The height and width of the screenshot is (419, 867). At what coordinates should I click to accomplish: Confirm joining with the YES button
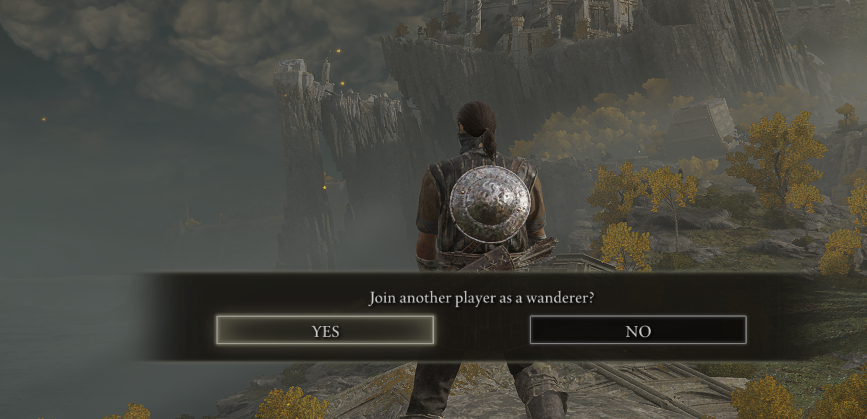[325, 330]
